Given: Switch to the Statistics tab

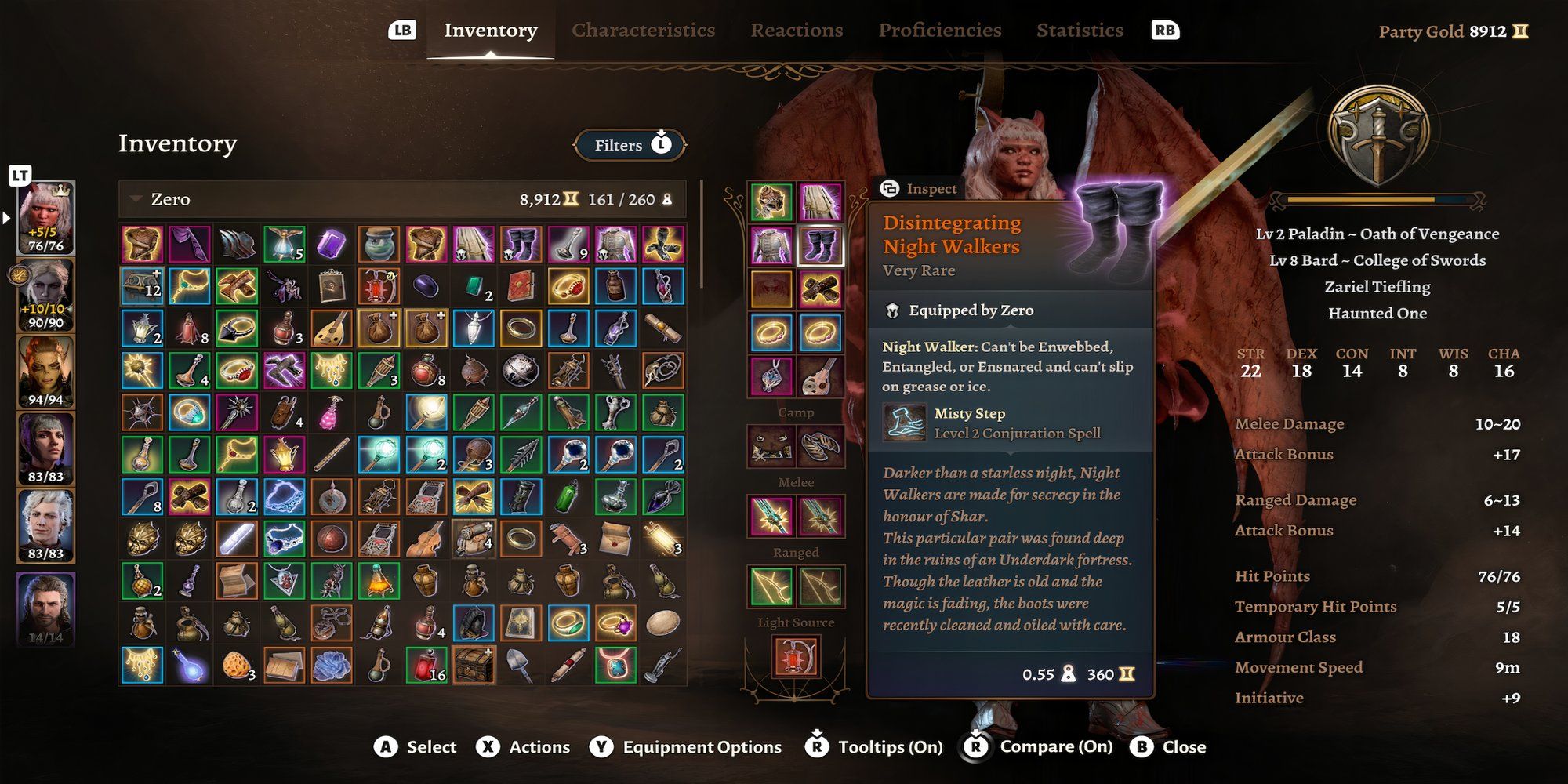Looking at the screenshot, I should [x=1080, y=31].
